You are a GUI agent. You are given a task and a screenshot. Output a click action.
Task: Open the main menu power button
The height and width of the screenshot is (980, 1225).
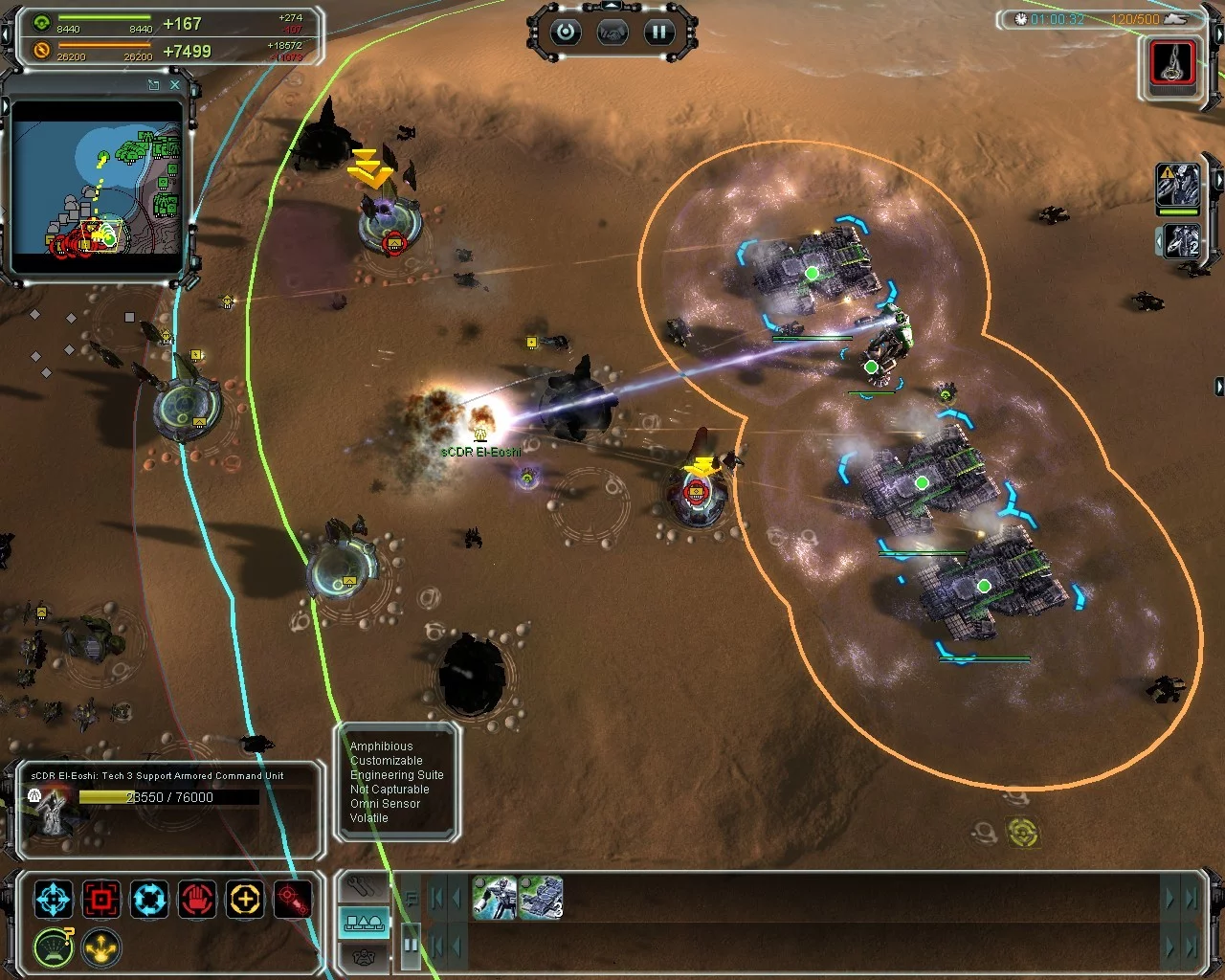566,33
